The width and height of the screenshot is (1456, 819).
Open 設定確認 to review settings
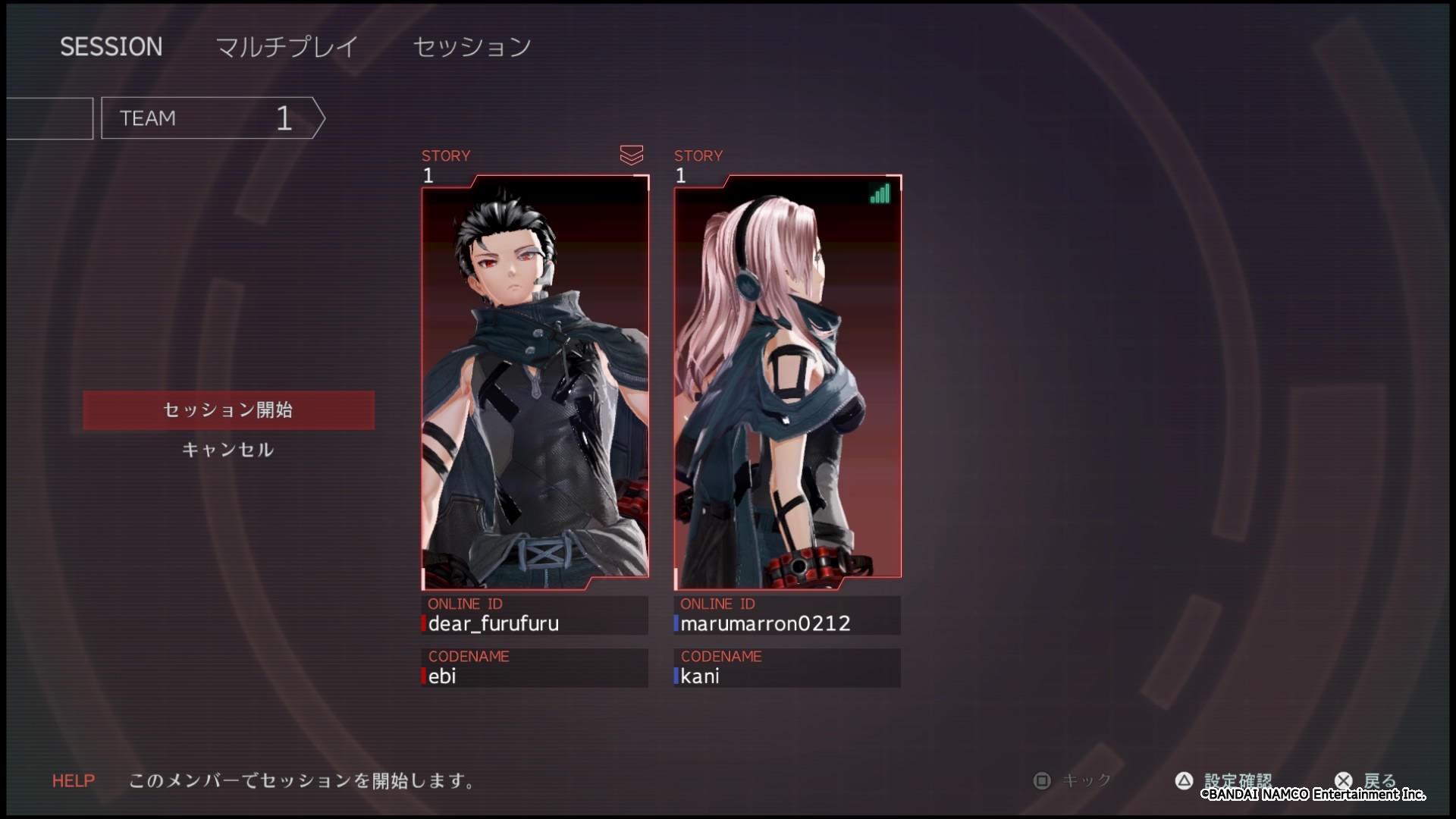(1238, 780)
